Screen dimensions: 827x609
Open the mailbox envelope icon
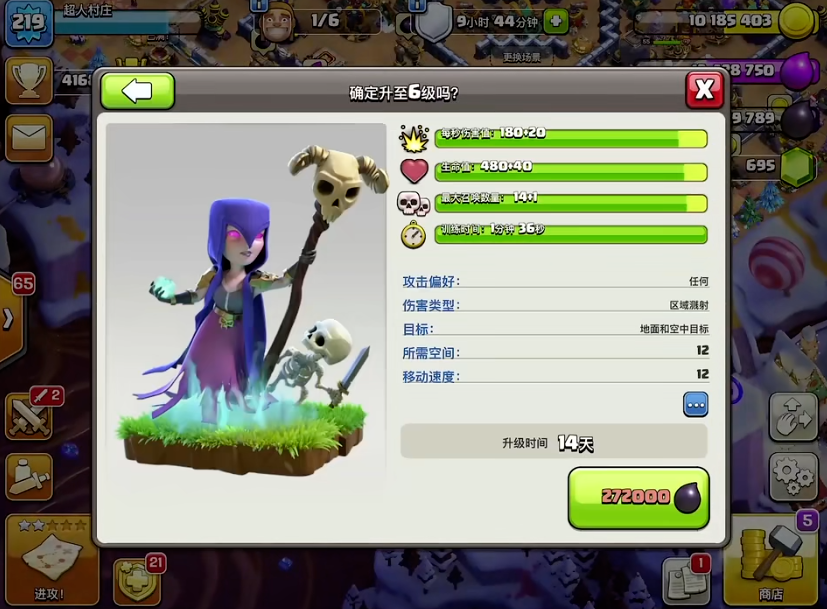tap(28, 139)
